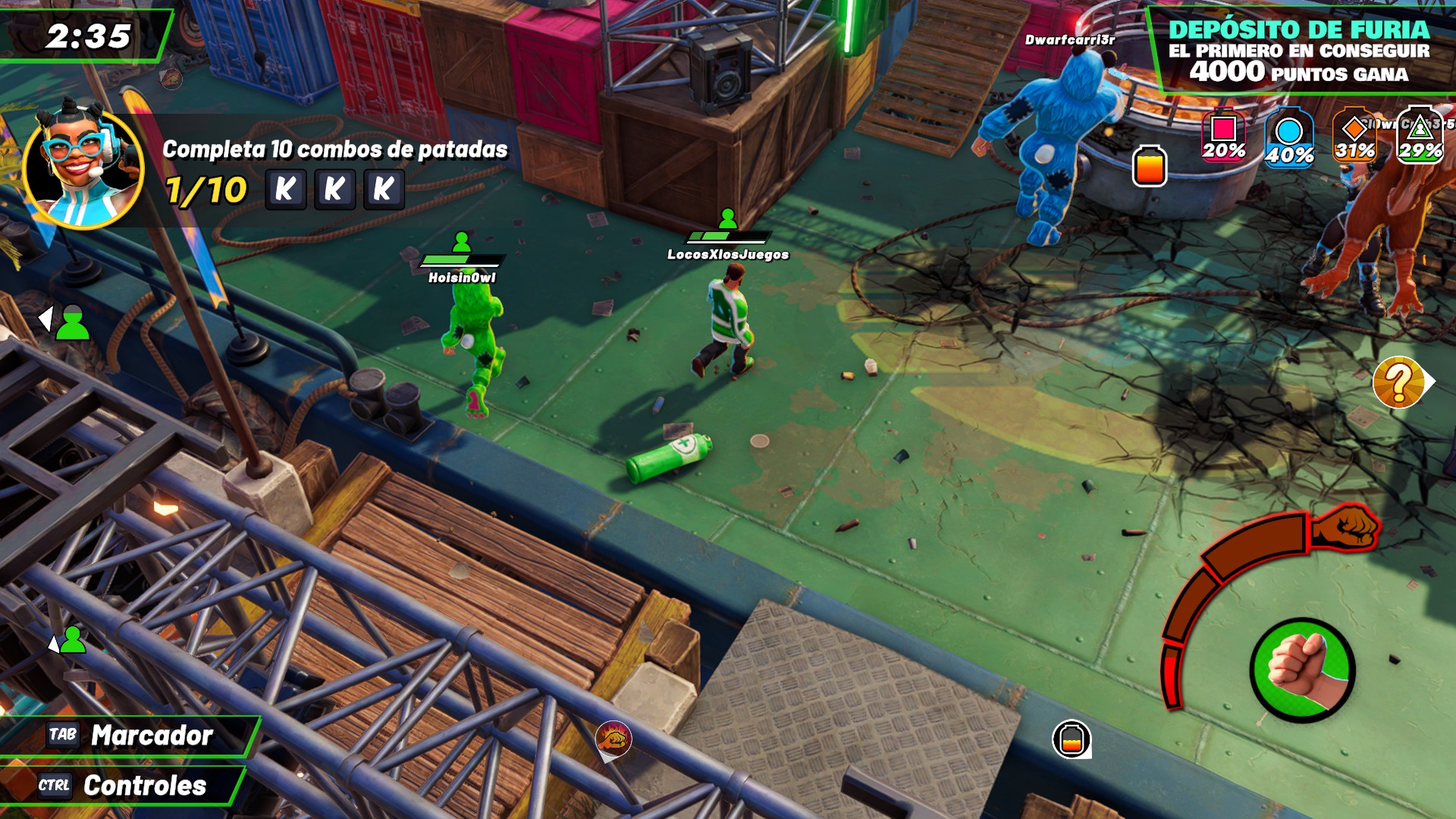Select the kick combo objective tracker
The height and width of the screenshot is (819, 1456).
click(x=334, y=171)
